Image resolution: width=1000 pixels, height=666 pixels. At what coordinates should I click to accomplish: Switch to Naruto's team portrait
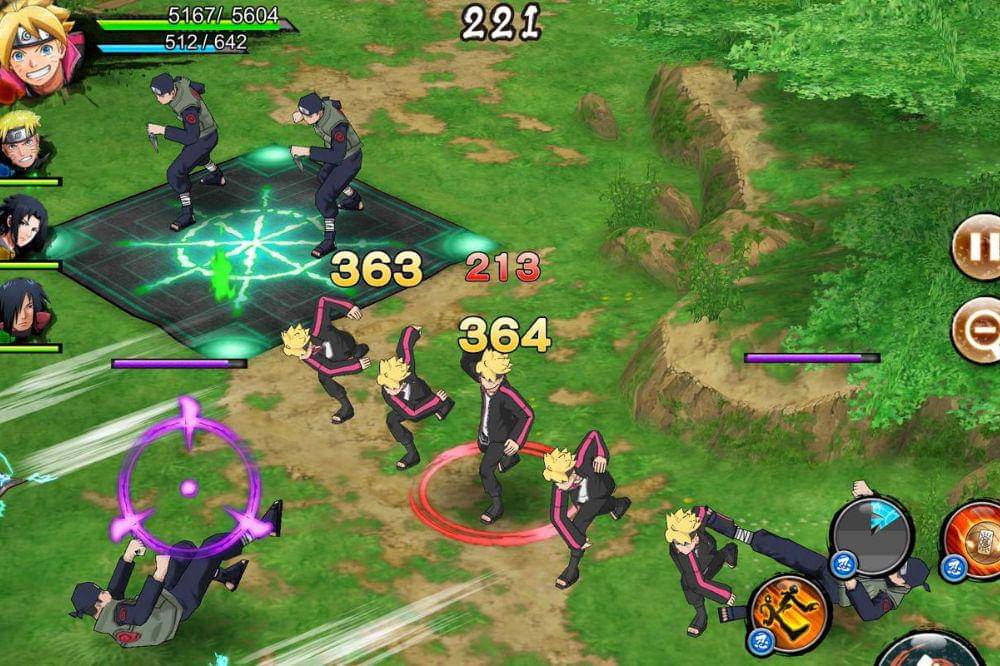coord(22,145)
